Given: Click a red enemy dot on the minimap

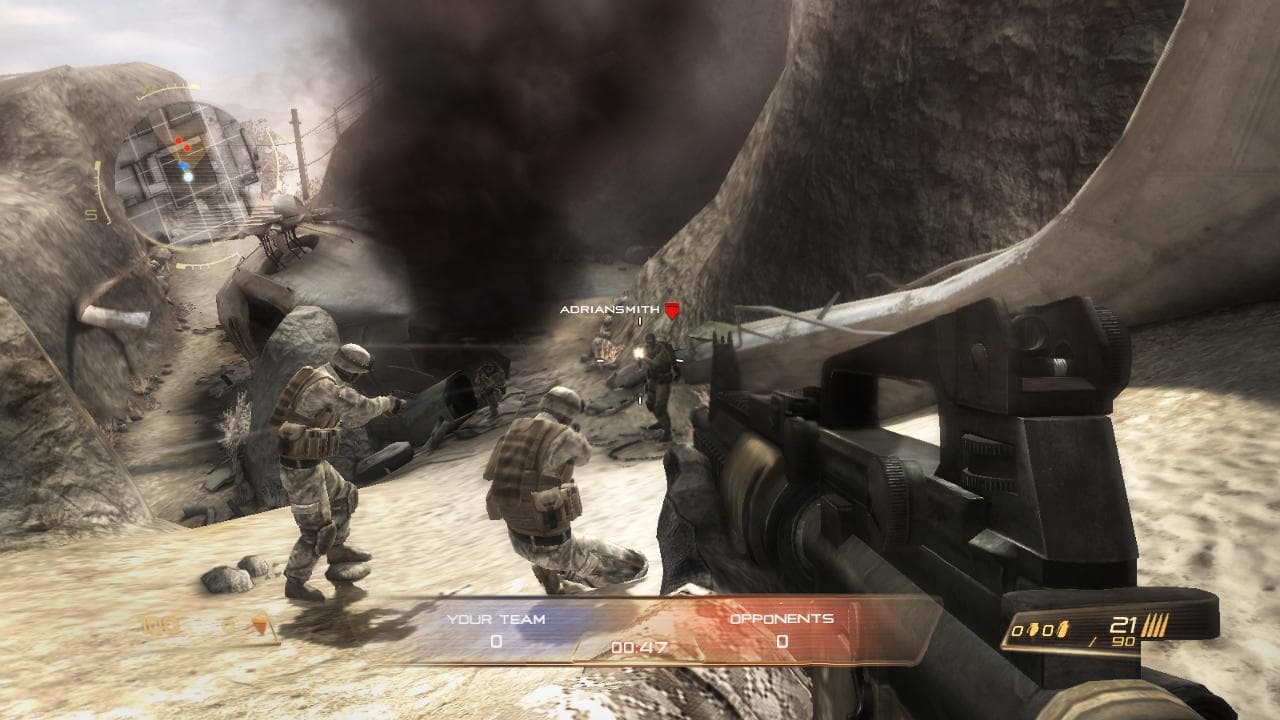Looking at the screenshot, I should [x=178, y=140].
